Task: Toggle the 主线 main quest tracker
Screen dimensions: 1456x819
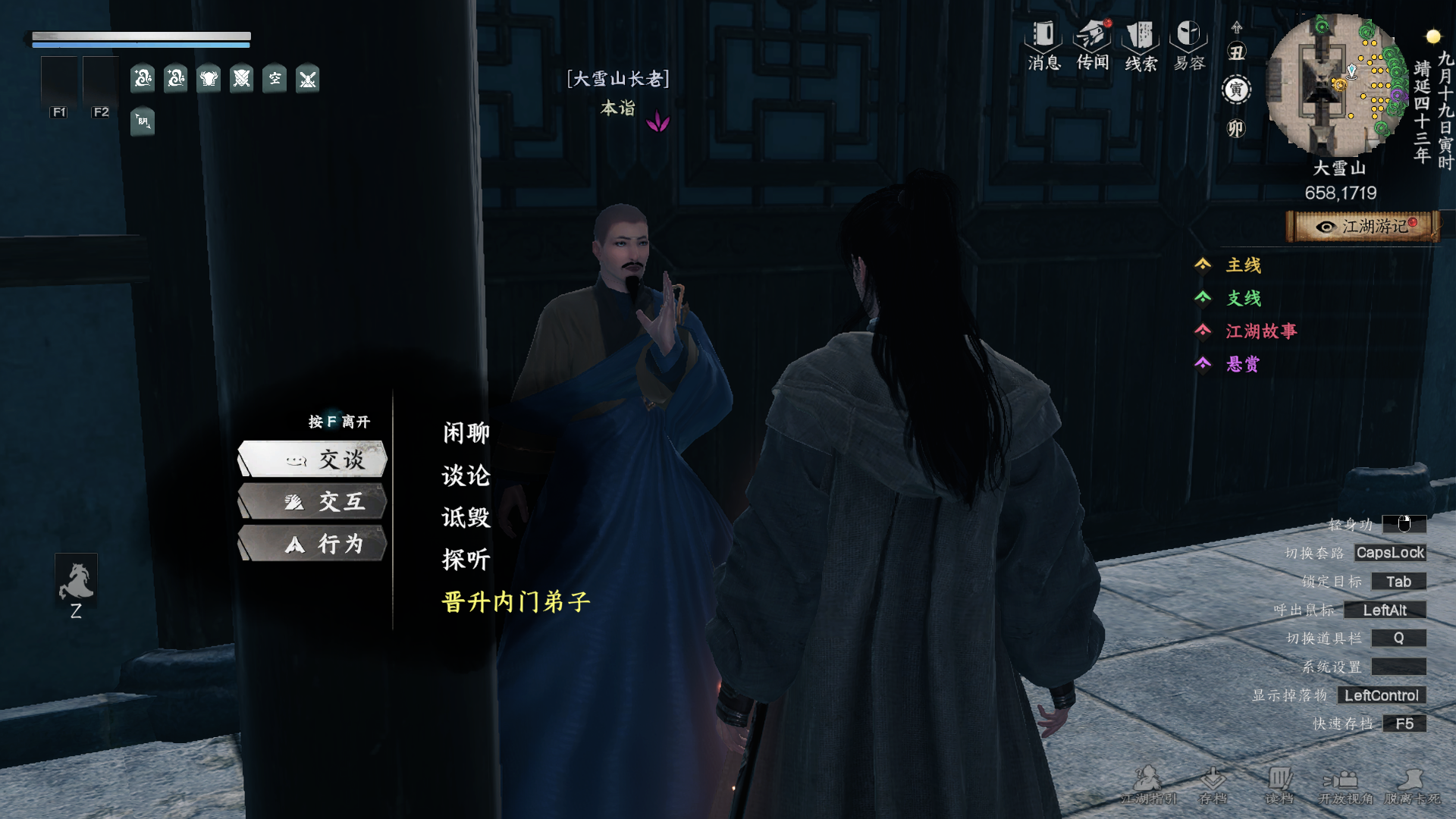Action: tap(1242, 265)
